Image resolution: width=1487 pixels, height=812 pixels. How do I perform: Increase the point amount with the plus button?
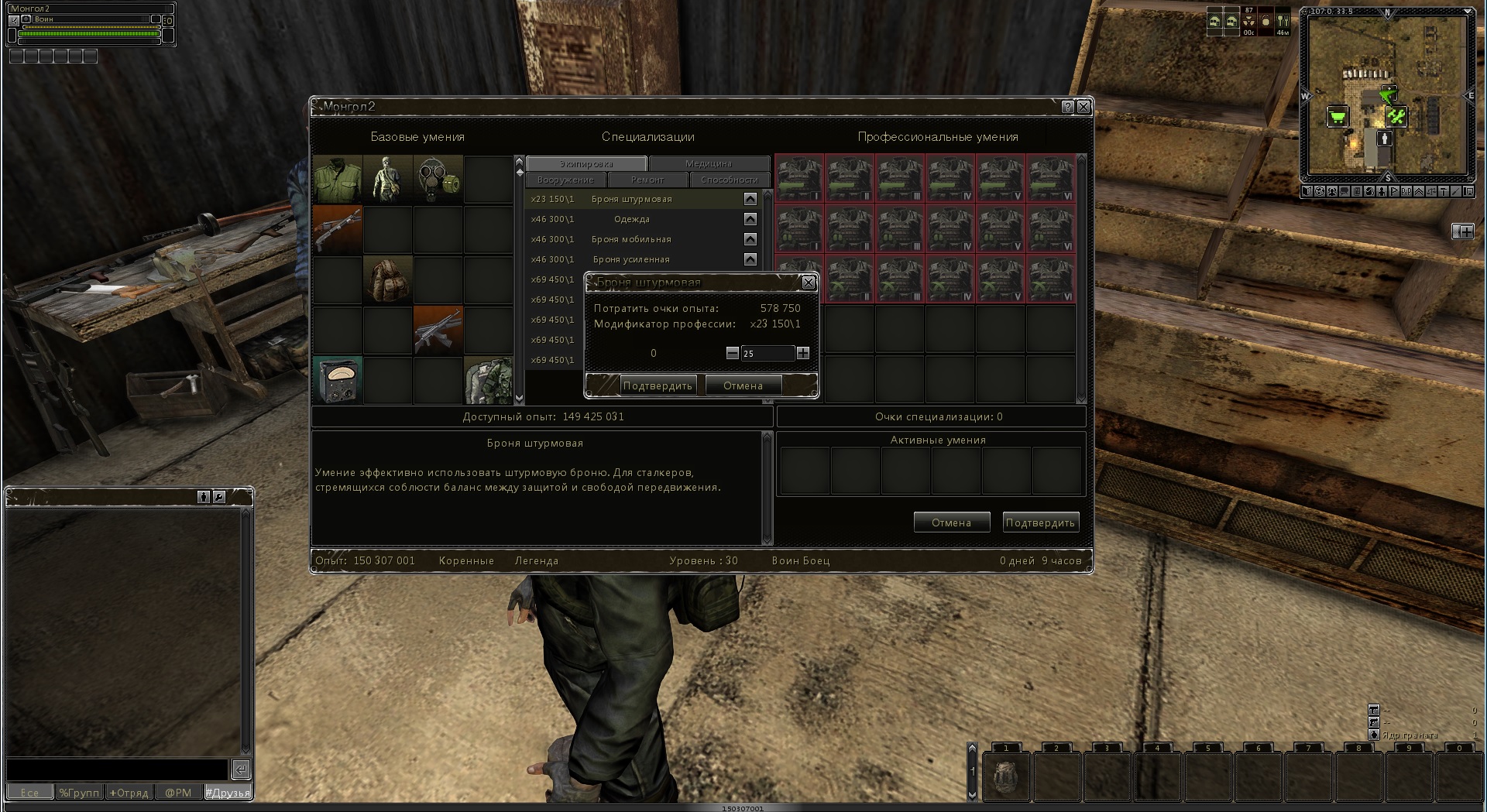(803, 353)
